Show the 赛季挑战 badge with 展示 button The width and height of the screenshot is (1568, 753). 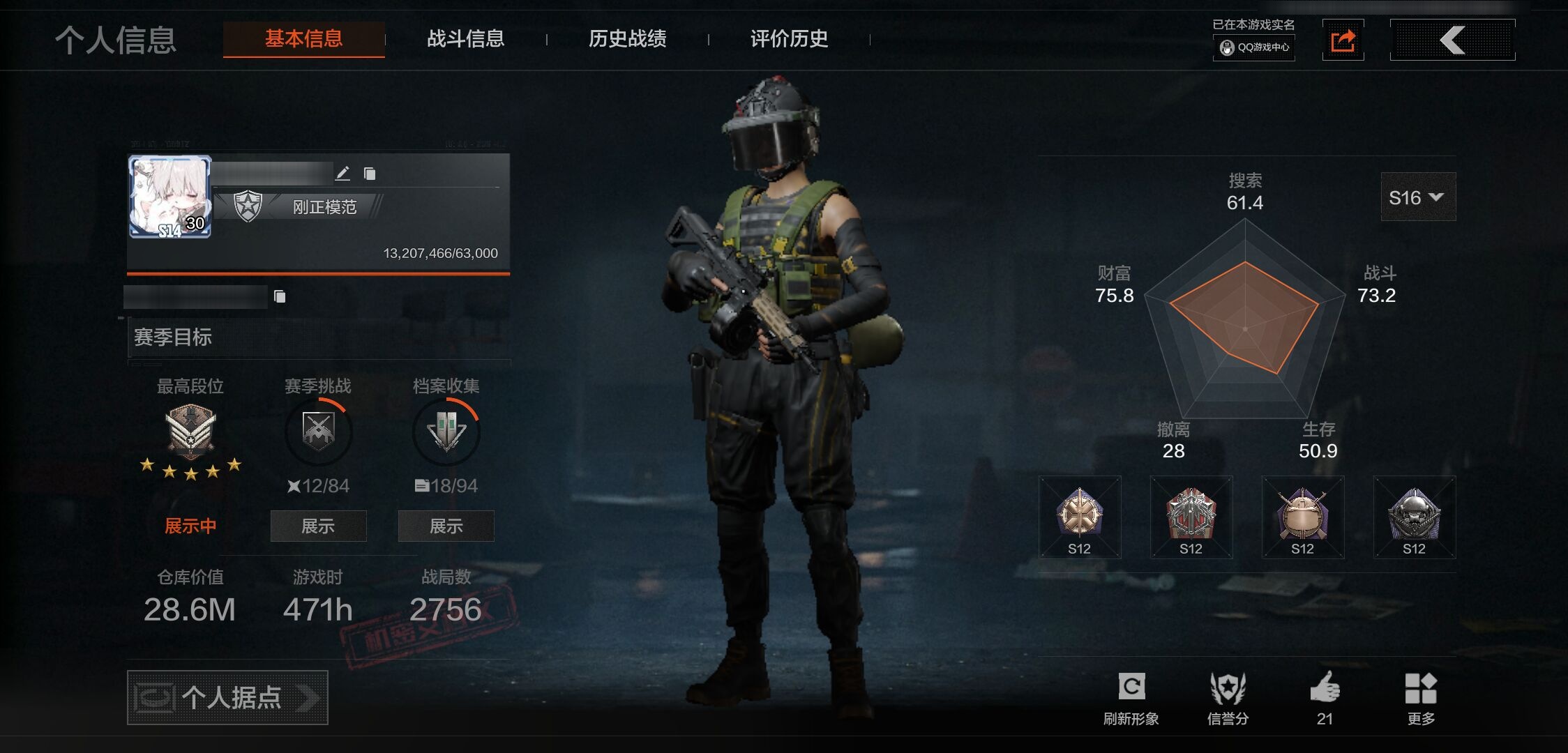pyautogui.click(x=318, y=526)
